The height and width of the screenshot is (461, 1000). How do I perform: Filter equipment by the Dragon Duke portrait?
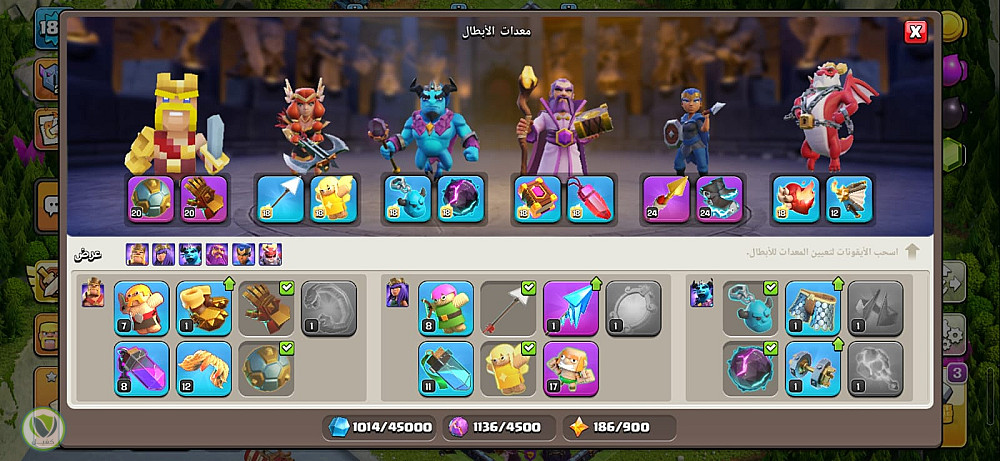click(270, 255)
